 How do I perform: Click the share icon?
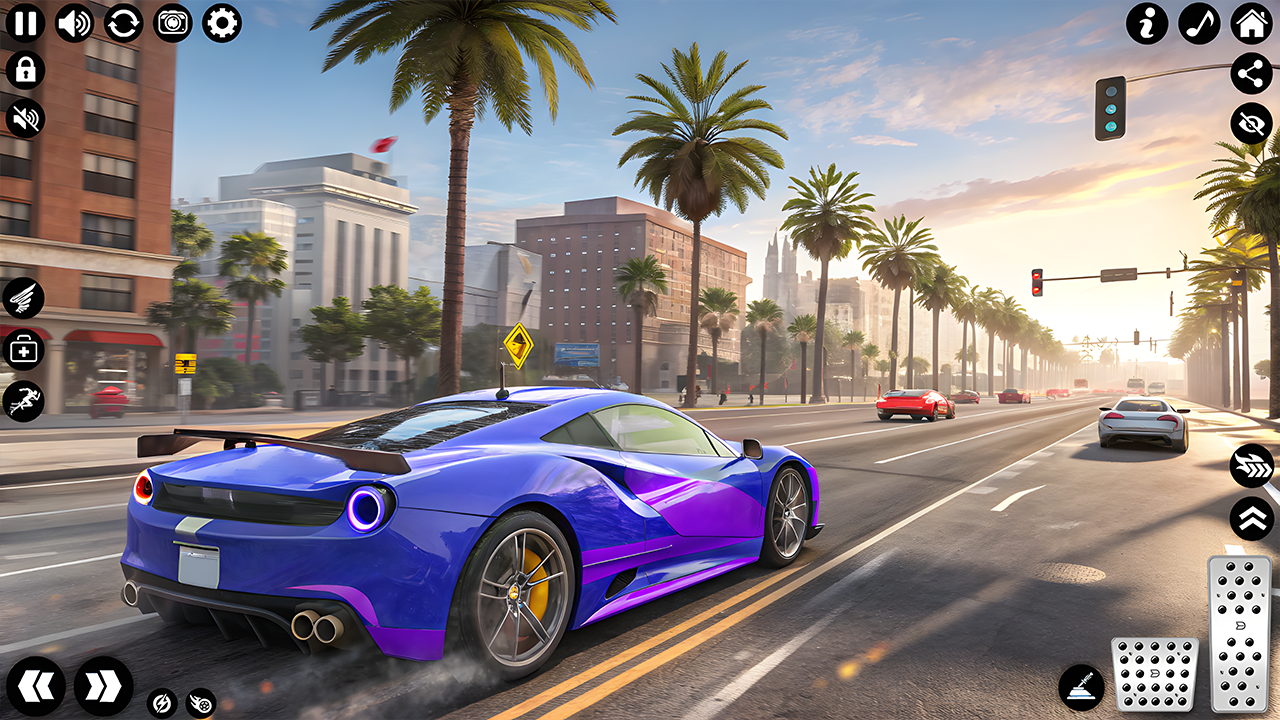pyautogui.click(x=1251, y=73)
